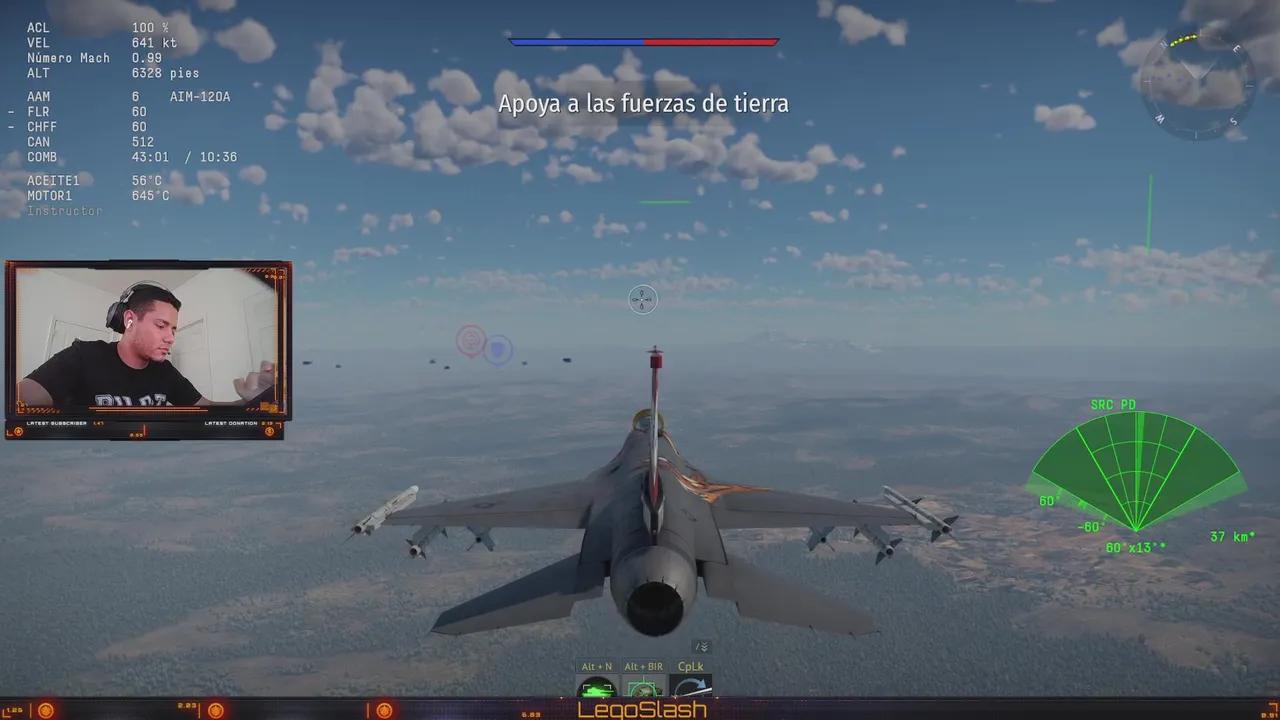The image size is (1280, 720).
Task: Click the central aiming reticle crosshair
Action: (642, 299)
